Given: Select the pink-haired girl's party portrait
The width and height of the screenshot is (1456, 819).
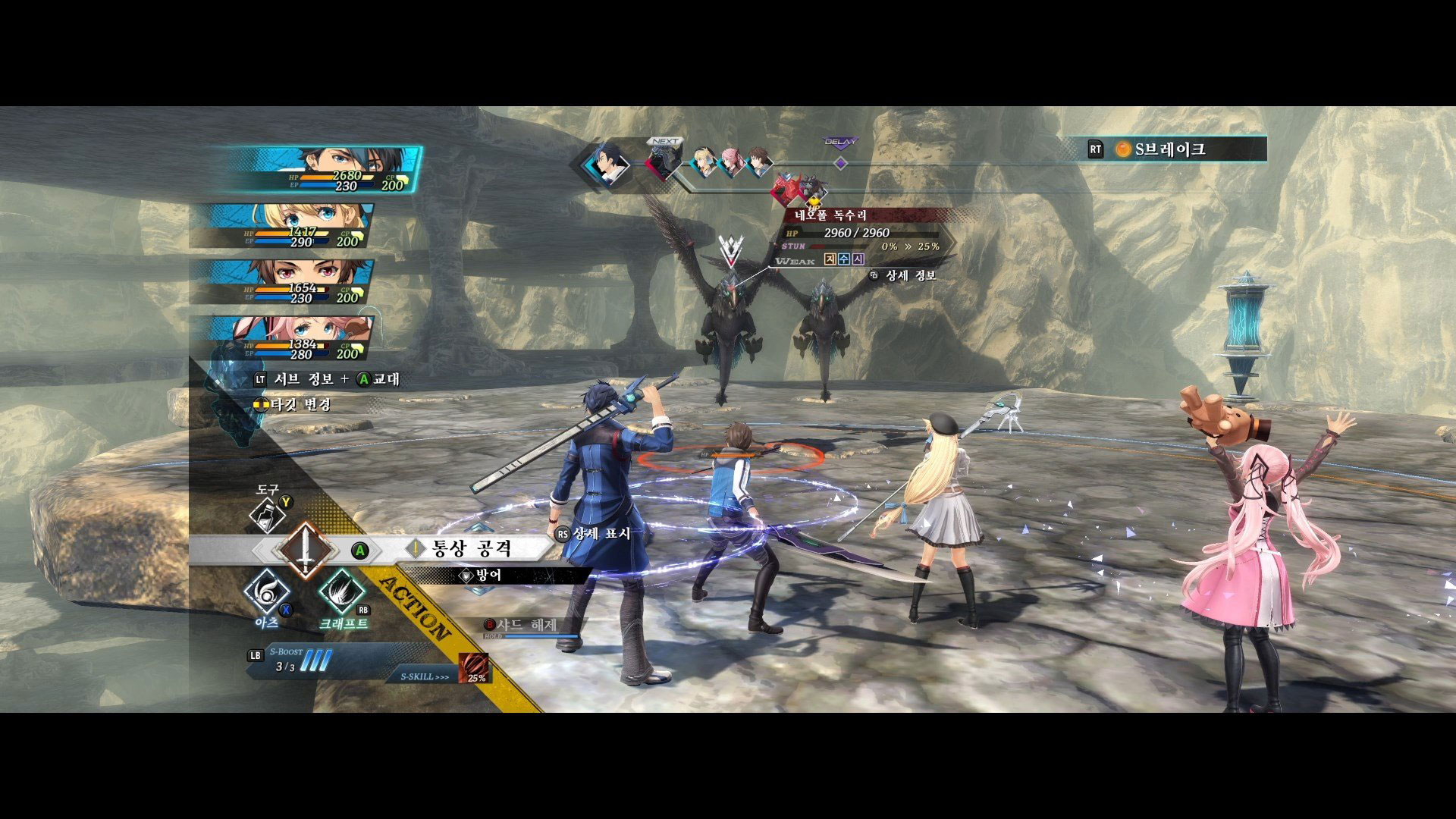Looking at the screenshot, I should [x=303, y=338].
